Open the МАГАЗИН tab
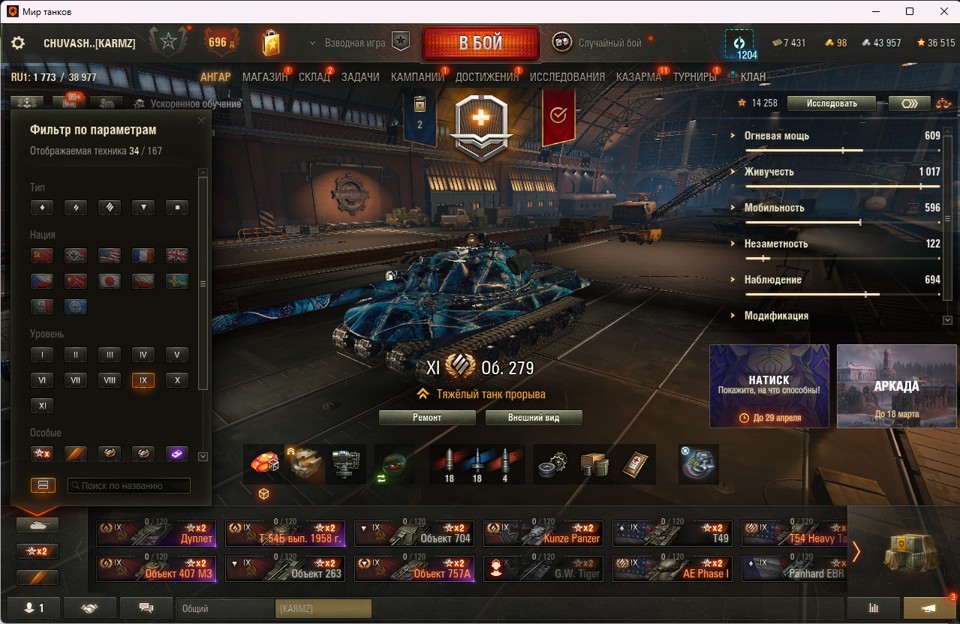Screen dimensions: 960x624 [x=264, y=77]
